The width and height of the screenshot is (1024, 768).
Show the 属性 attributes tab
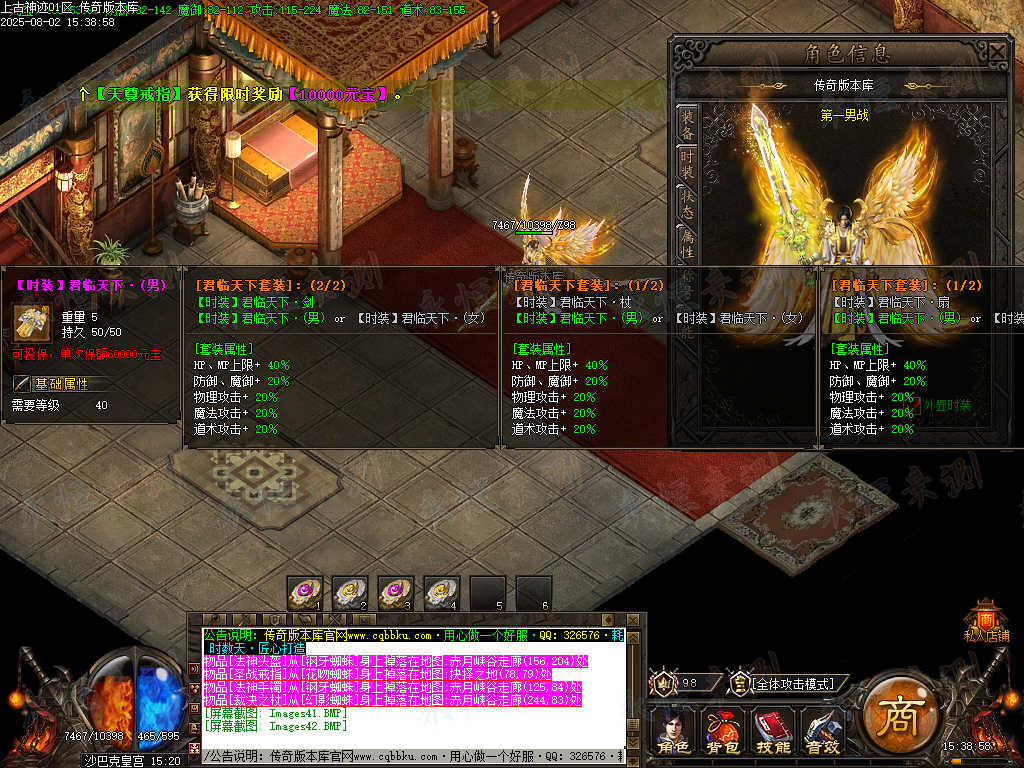pyautogui.click(x=688, y=243)
